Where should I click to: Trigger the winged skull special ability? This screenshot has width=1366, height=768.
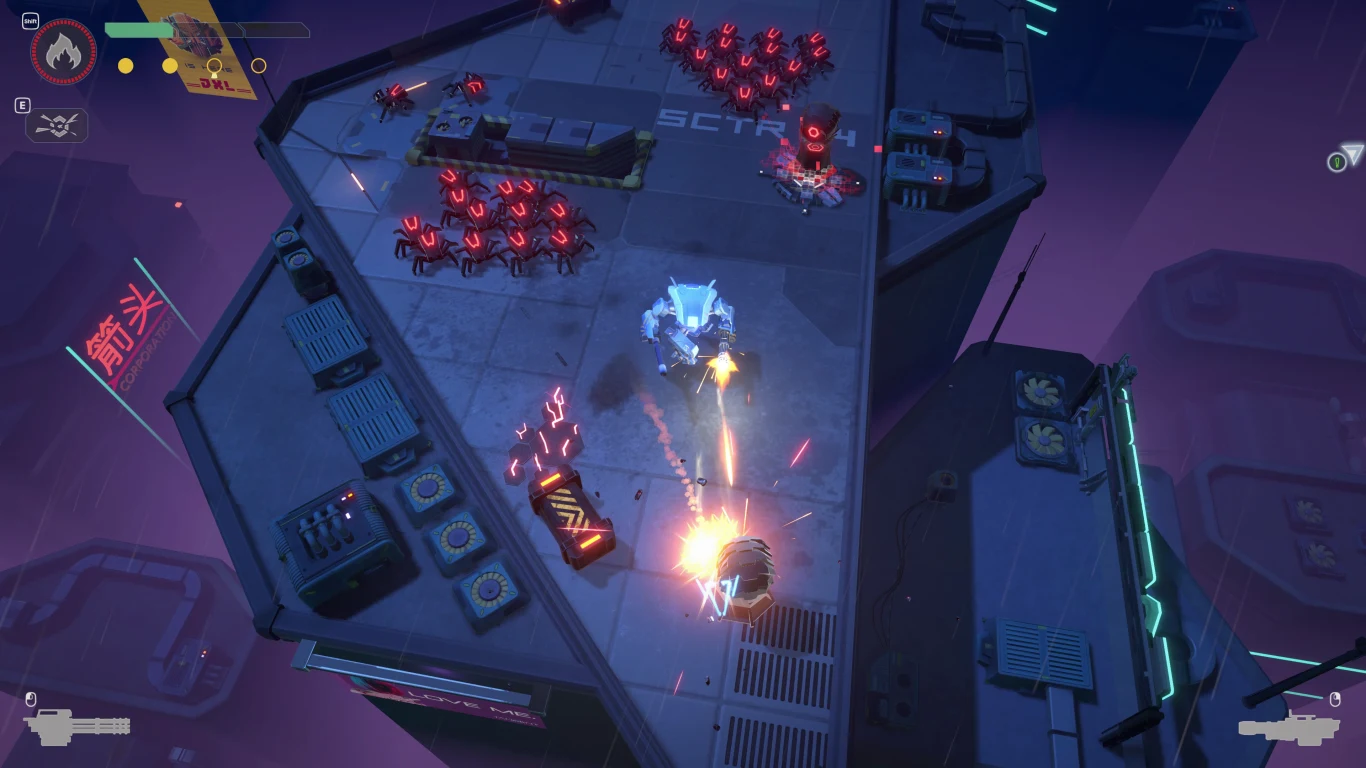(x=57, y=125)
